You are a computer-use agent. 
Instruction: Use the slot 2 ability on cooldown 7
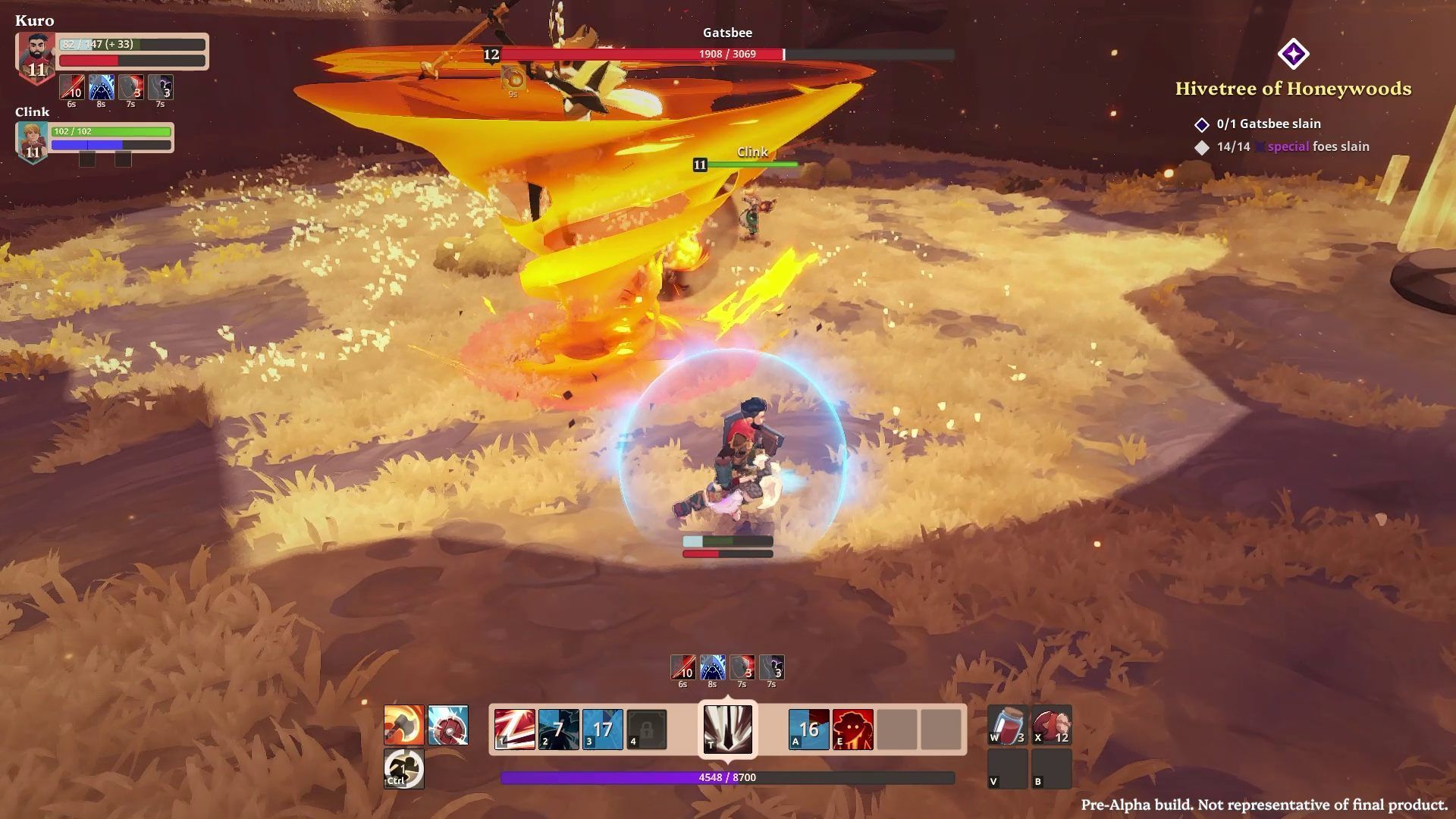(x=558, y=730)
